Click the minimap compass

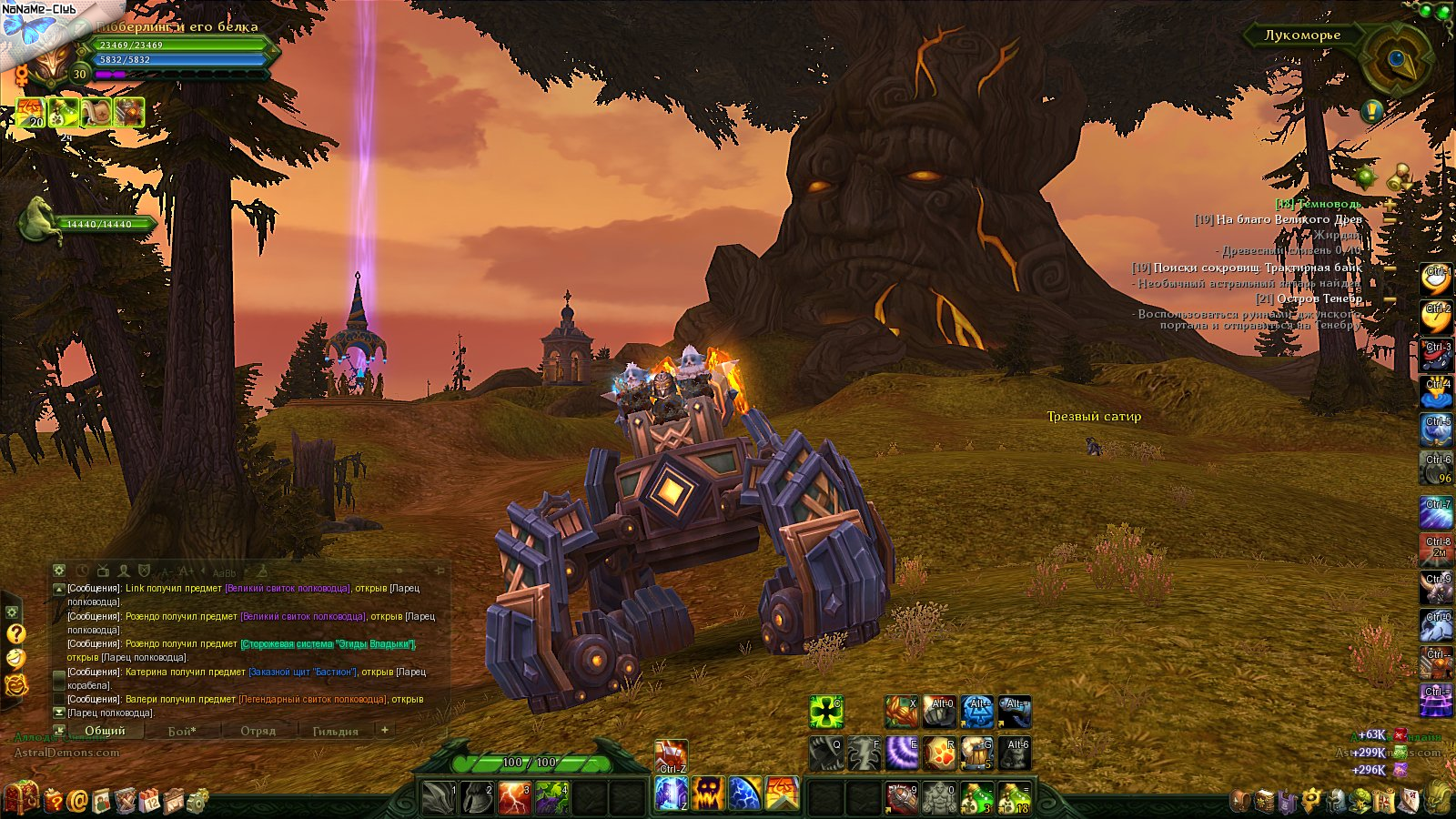point(1397,59)
